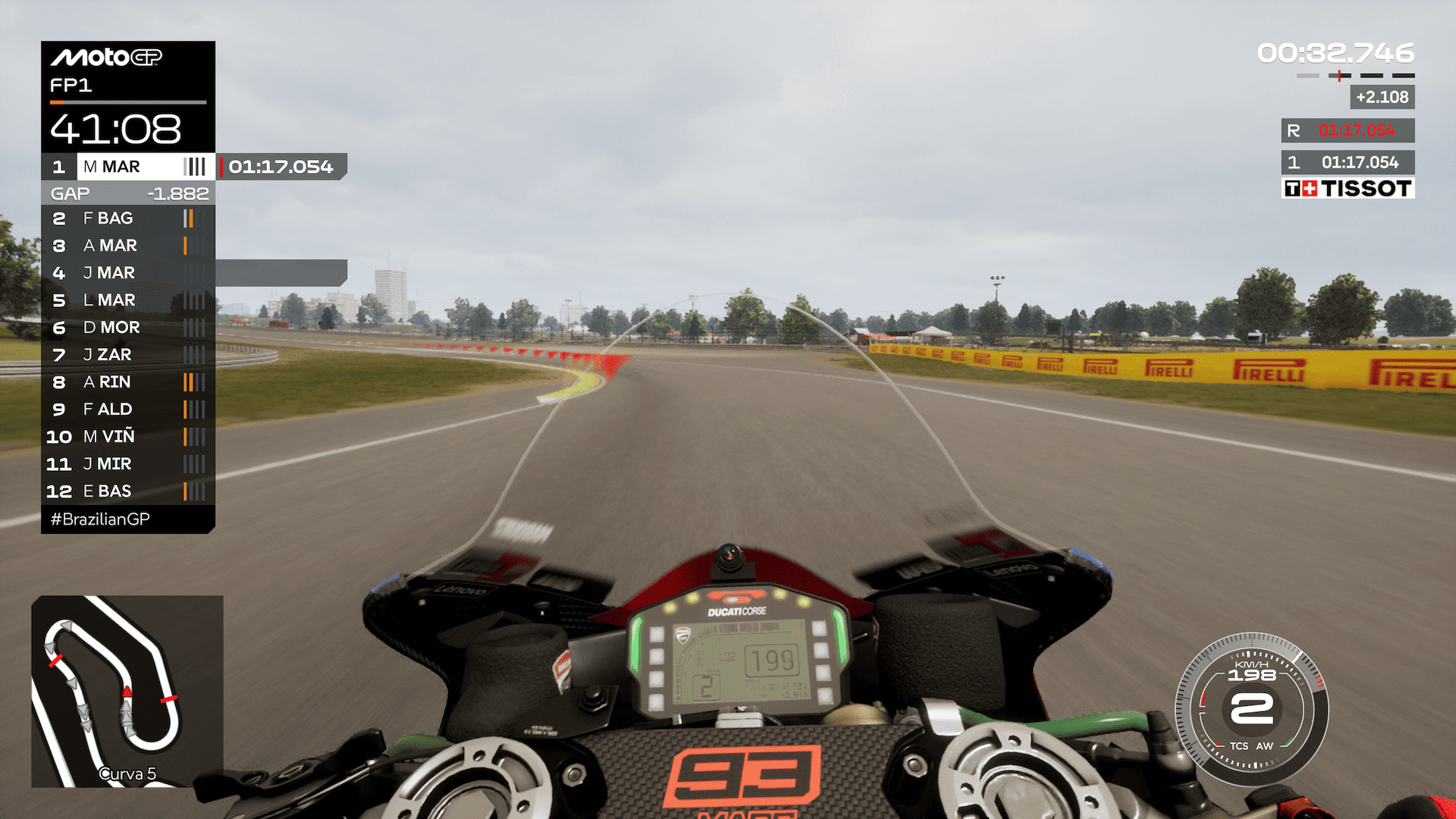Click the #BrazilianGP hashtag footer

coord(100,519)
